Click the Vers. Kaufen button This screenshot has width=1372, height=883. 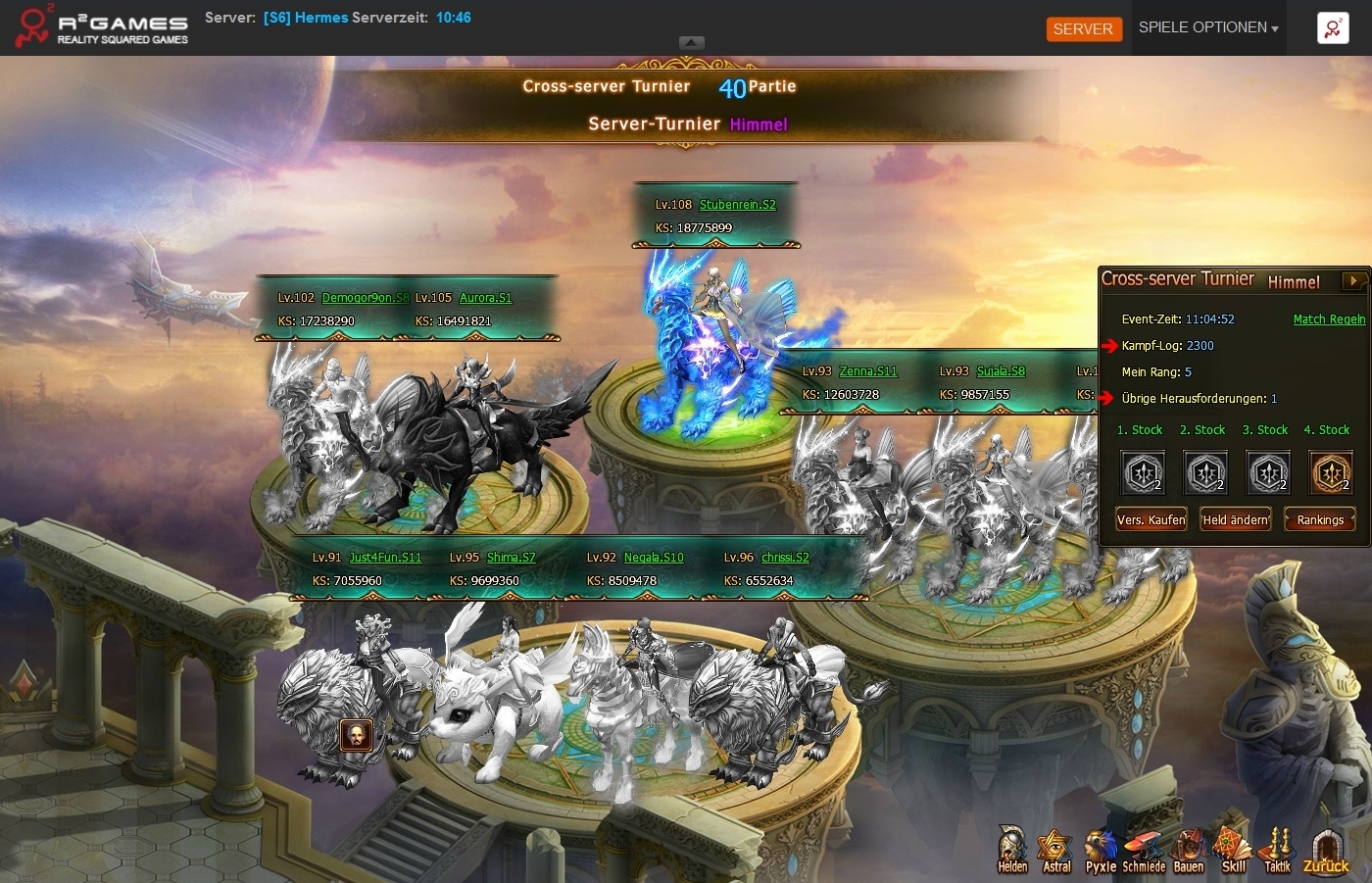[x=1151, y=520]
